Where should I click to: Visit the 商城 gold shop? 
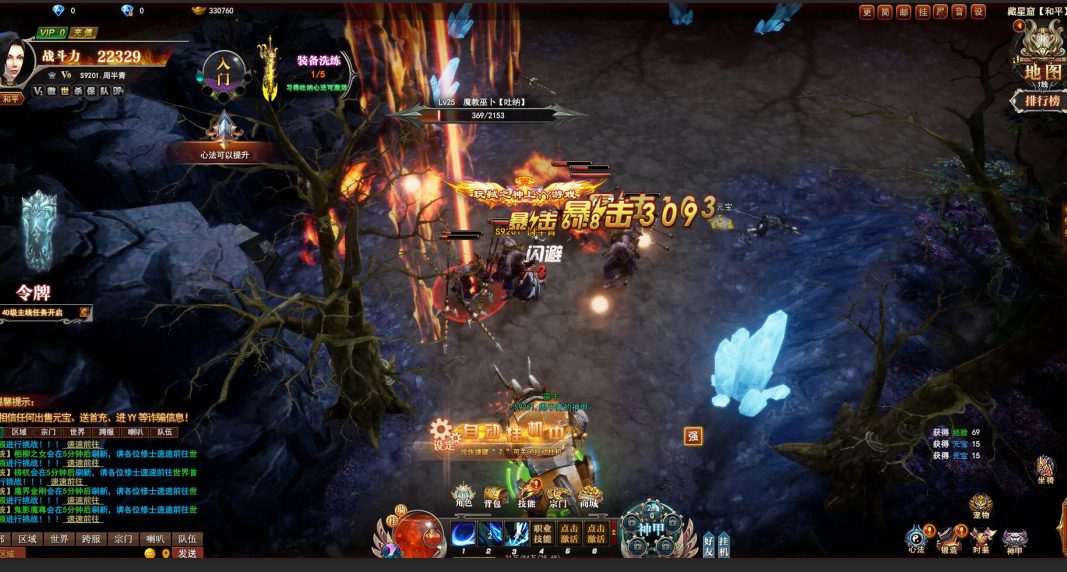tap(590, 496)
